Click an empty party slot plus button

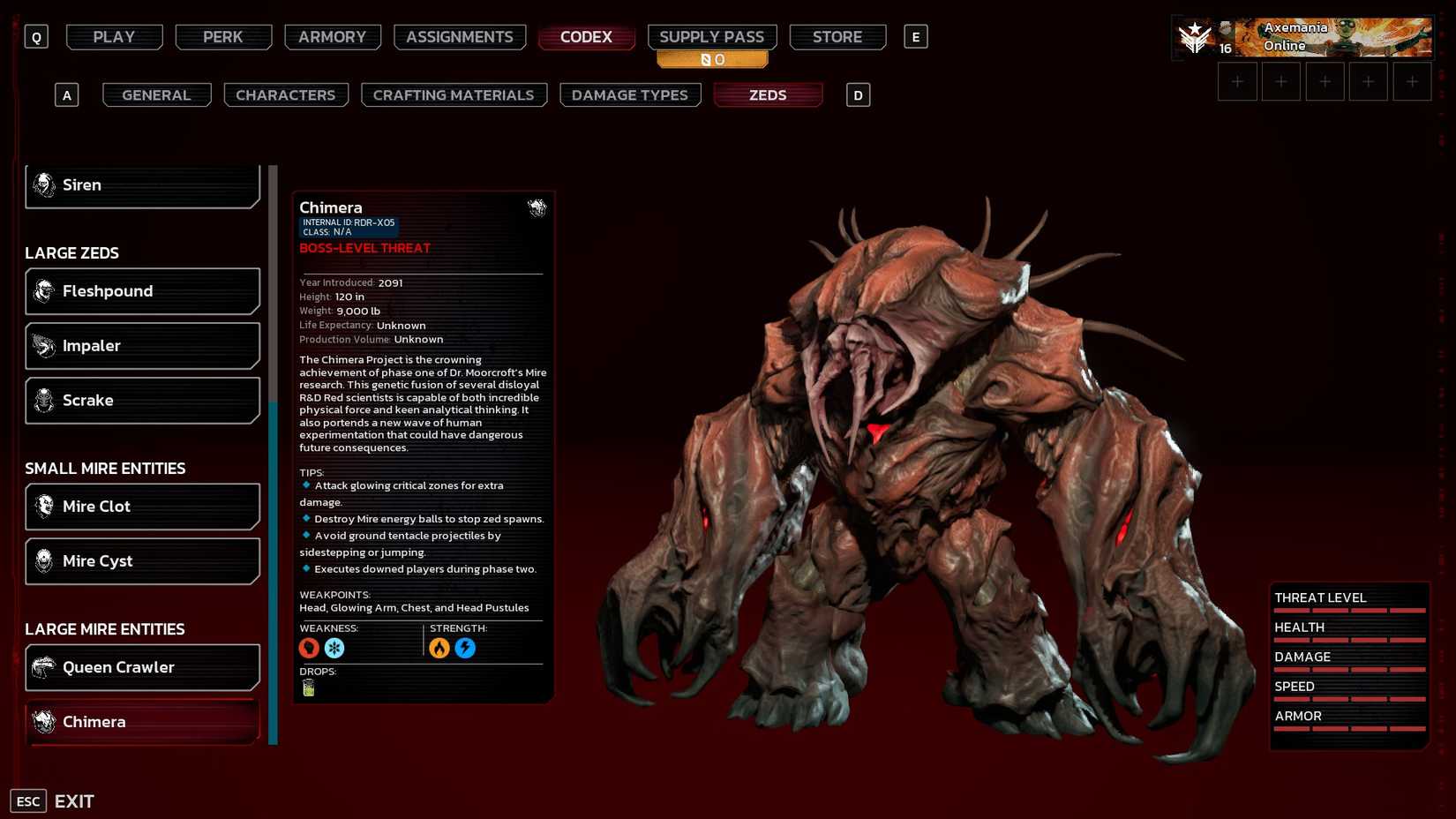click(x=1237, y=80)
